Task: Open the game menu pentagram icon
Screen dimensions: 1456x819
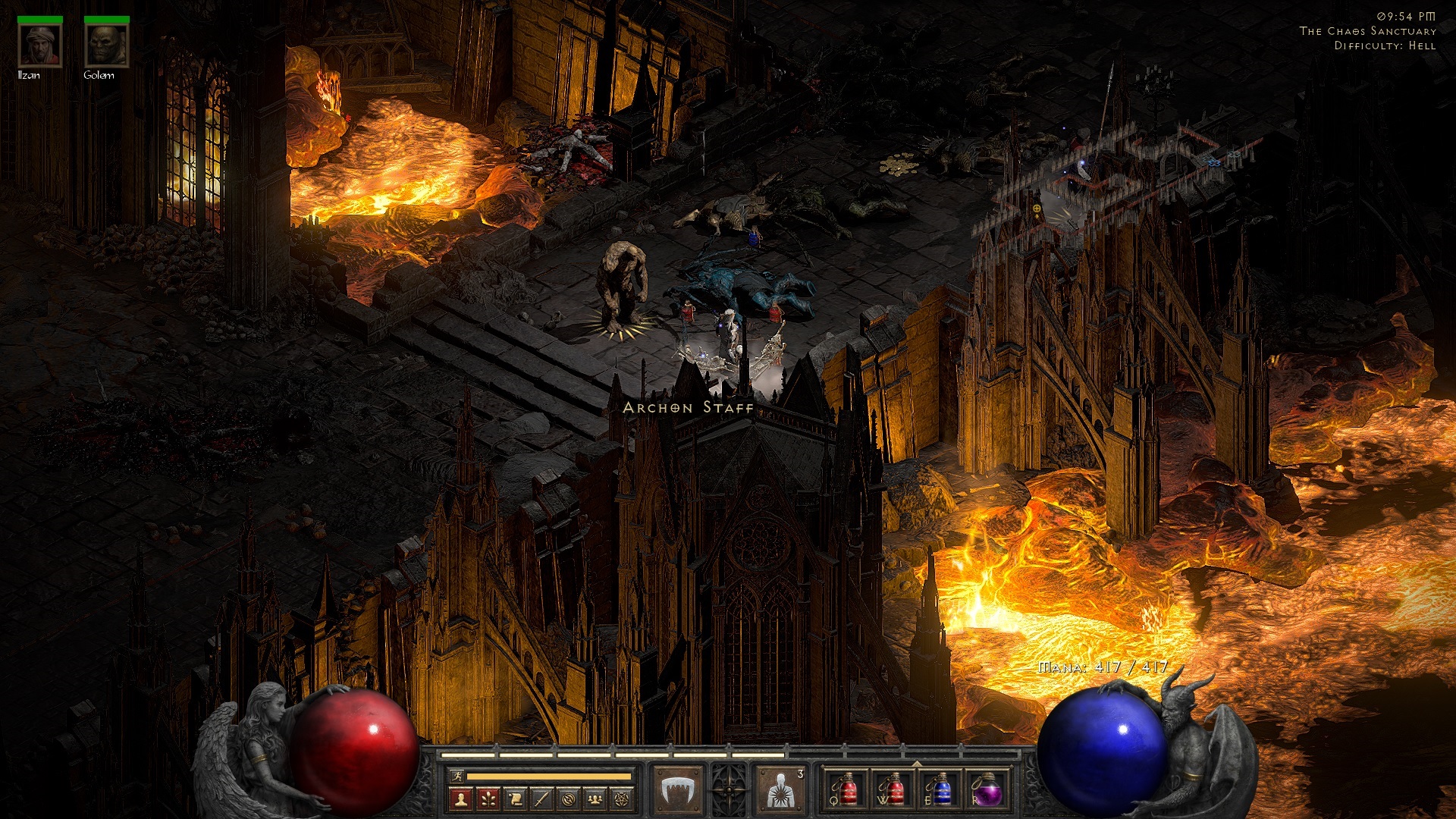Action: coord(622,799)
